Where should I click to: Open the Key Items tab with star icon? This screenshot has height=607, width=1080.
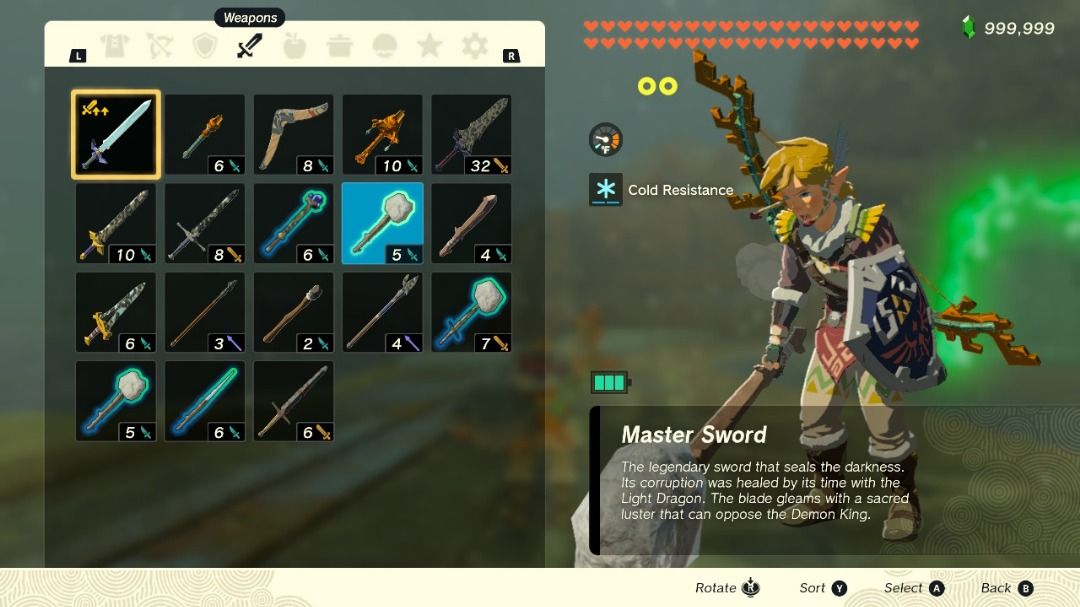[x=429, y=46]
